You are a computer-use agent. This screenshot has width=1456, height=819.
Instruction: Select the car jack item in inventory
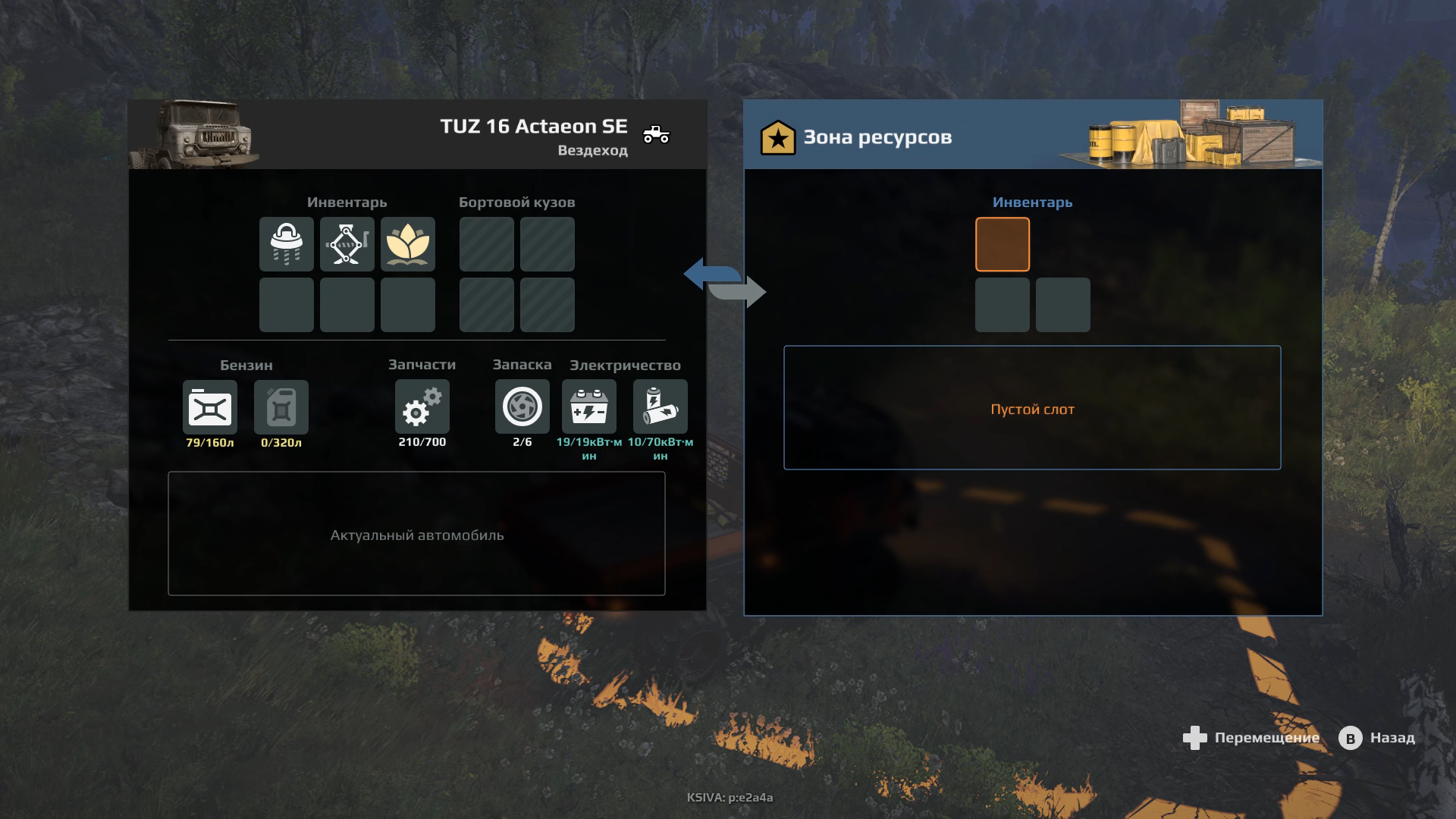(347, 244)
